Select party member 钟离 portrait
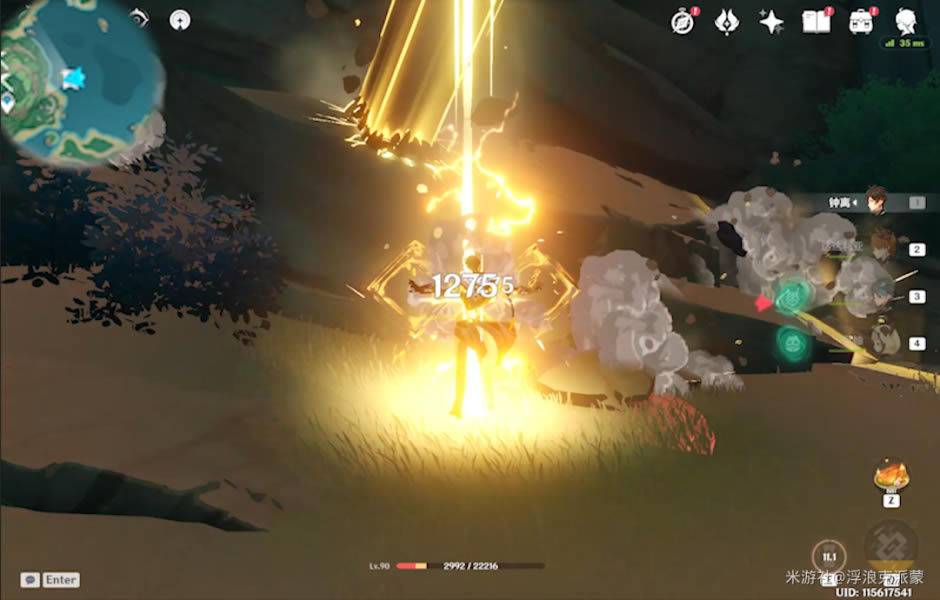The width and height of the screenshot is (940, 600). [x=877, y=201]
